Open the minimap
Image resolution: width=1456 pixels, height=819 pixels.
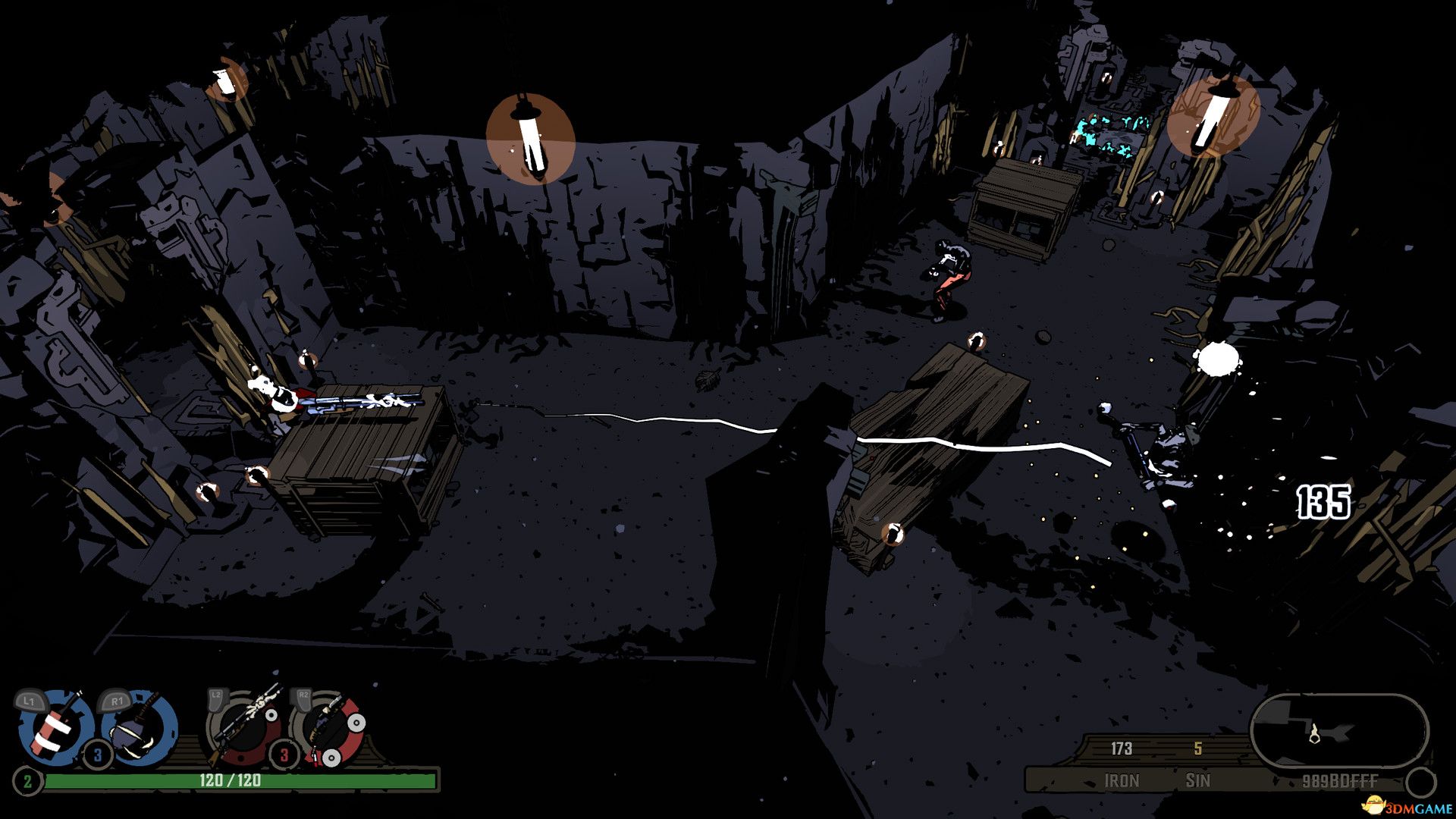[1338, 732]
